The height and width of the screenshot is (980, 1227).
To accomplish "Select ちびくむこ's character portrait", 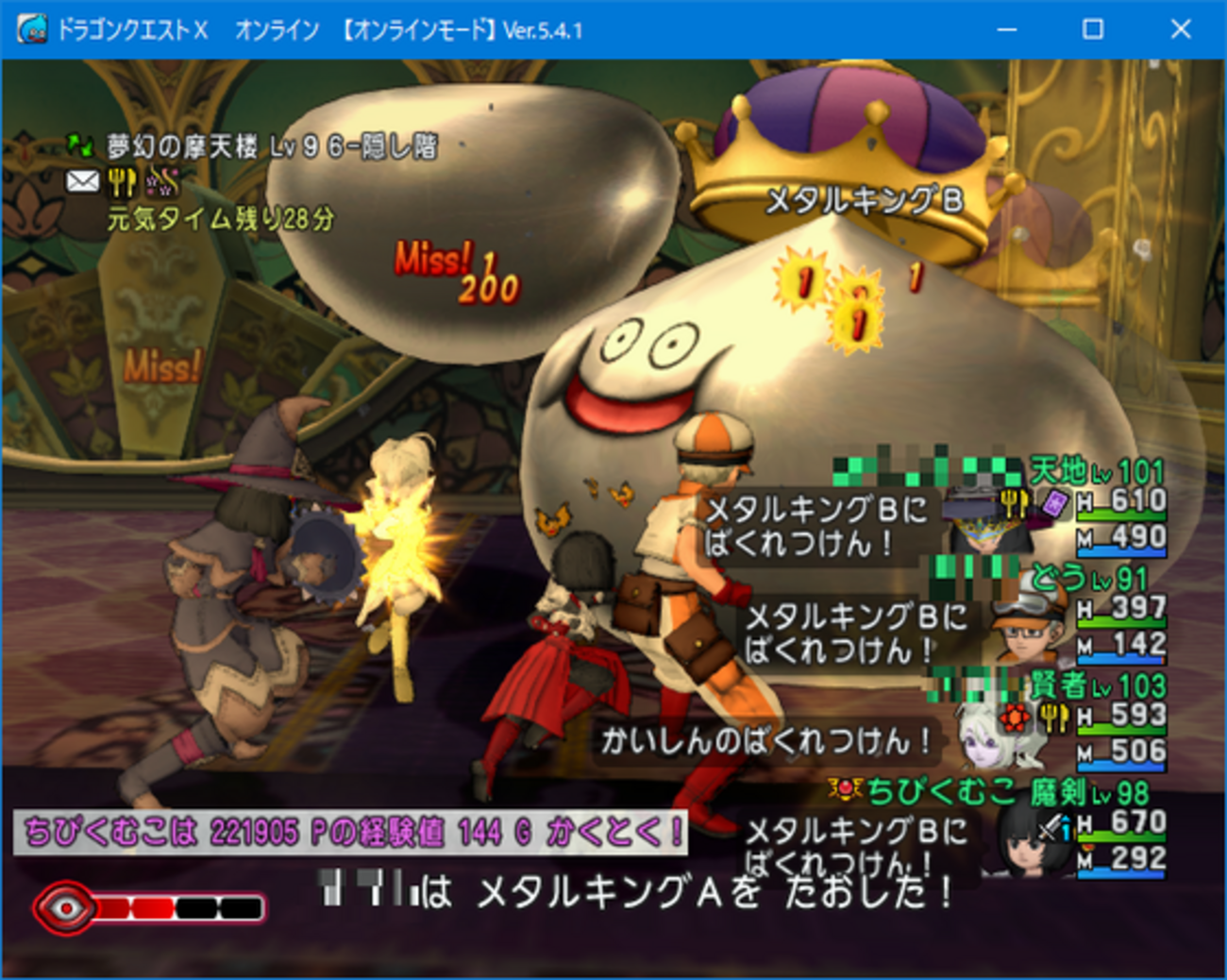I will (x=1022, y=845).
